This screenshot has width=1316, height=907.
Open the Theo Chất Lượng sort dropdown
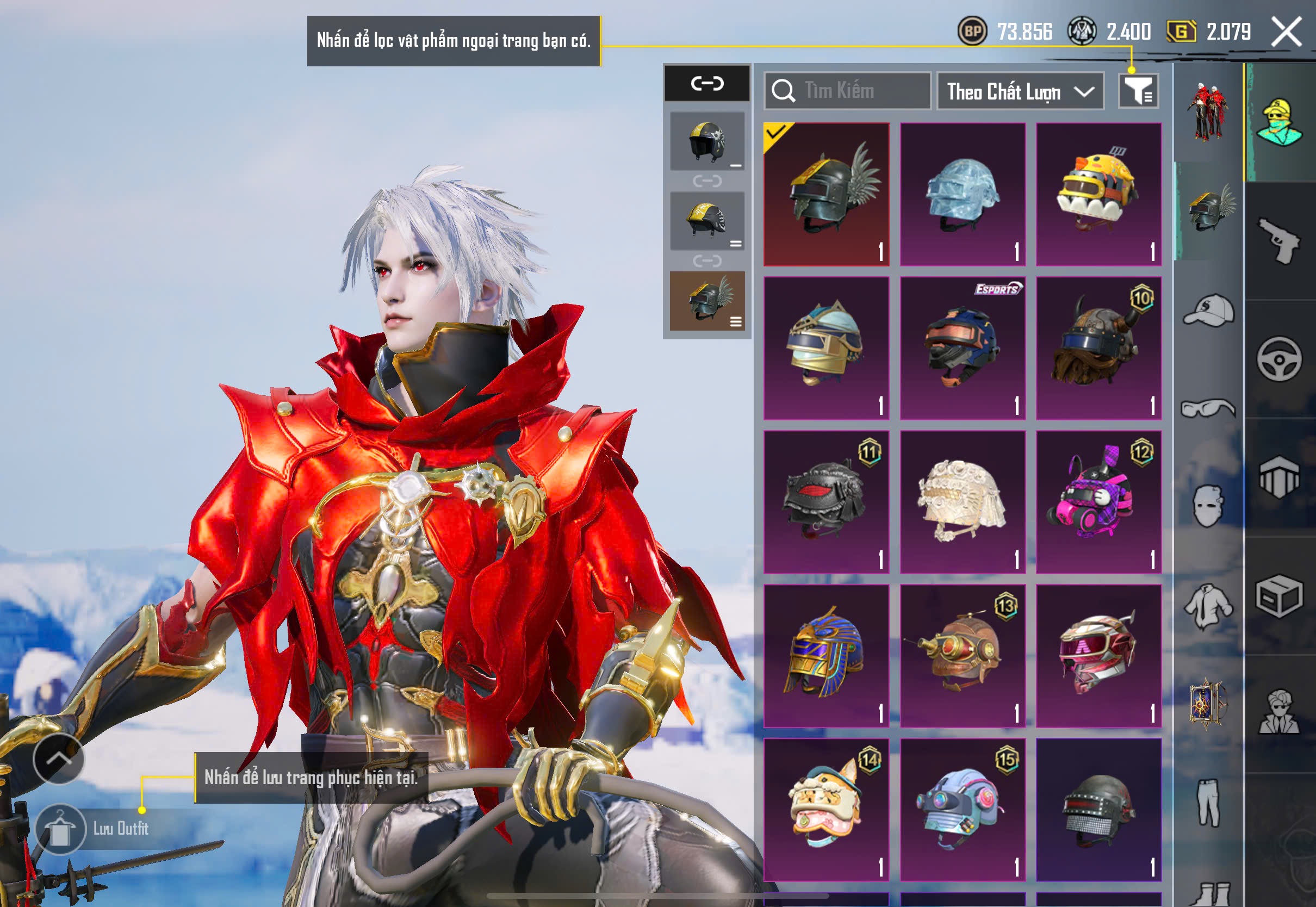(x=1020, y=91)
